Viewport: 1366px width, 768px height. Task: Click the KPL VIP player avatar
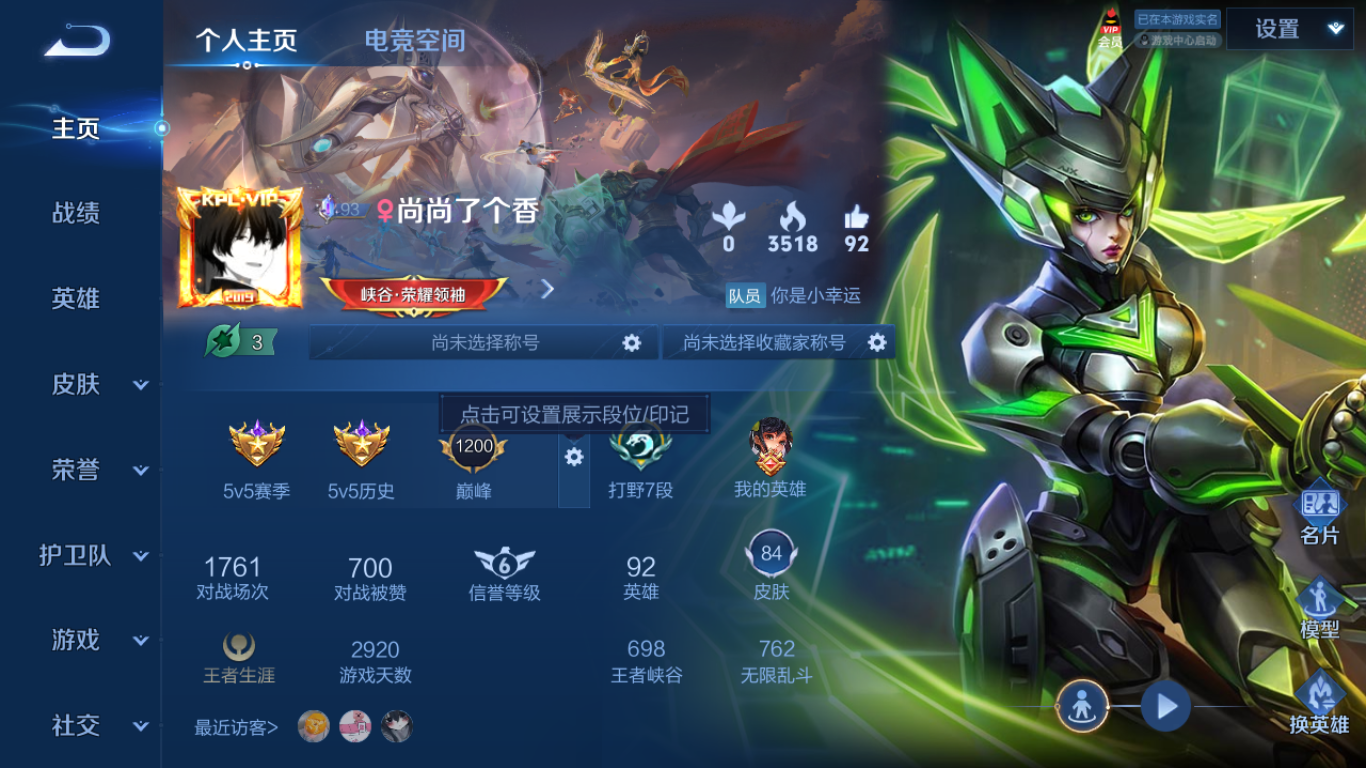tap(240, 248)
